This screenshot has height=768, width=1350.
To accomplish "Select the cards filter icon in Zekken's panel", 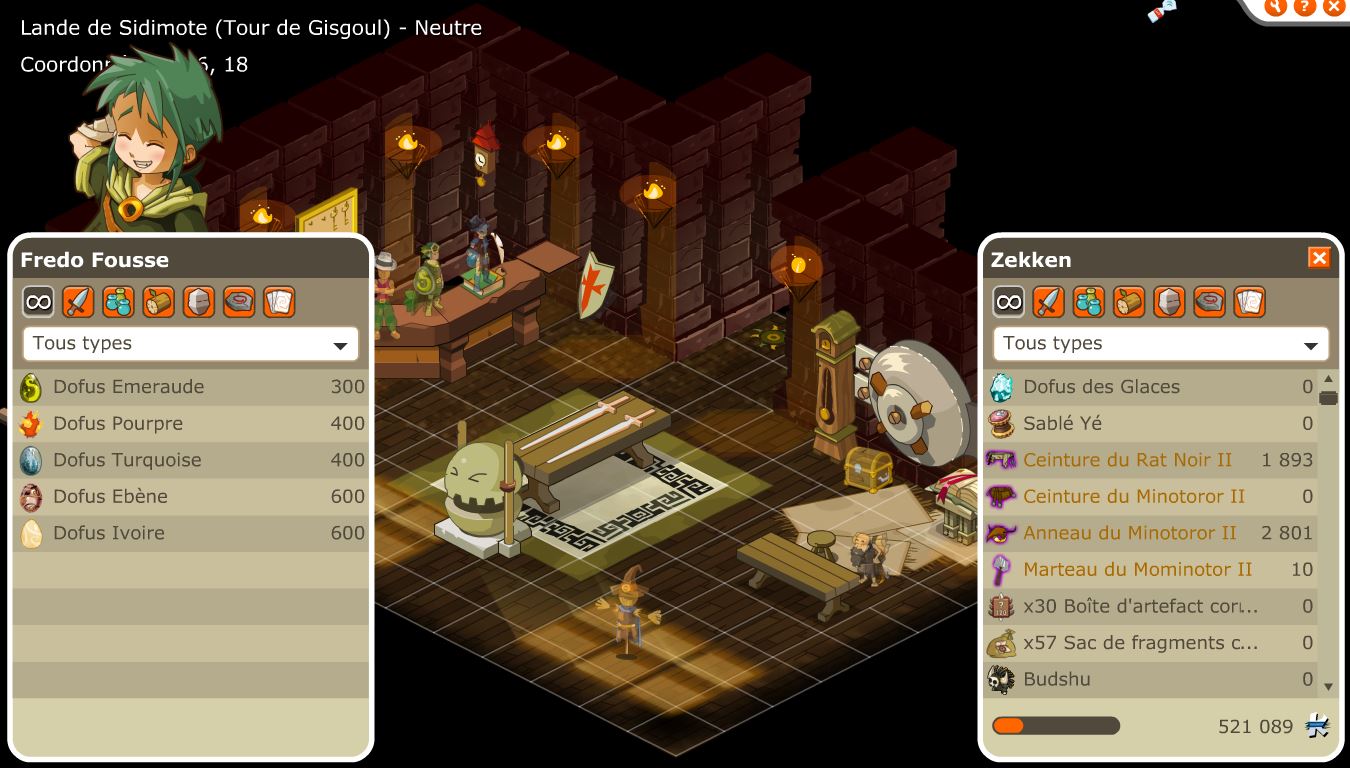I will [x=1249, y=301].
